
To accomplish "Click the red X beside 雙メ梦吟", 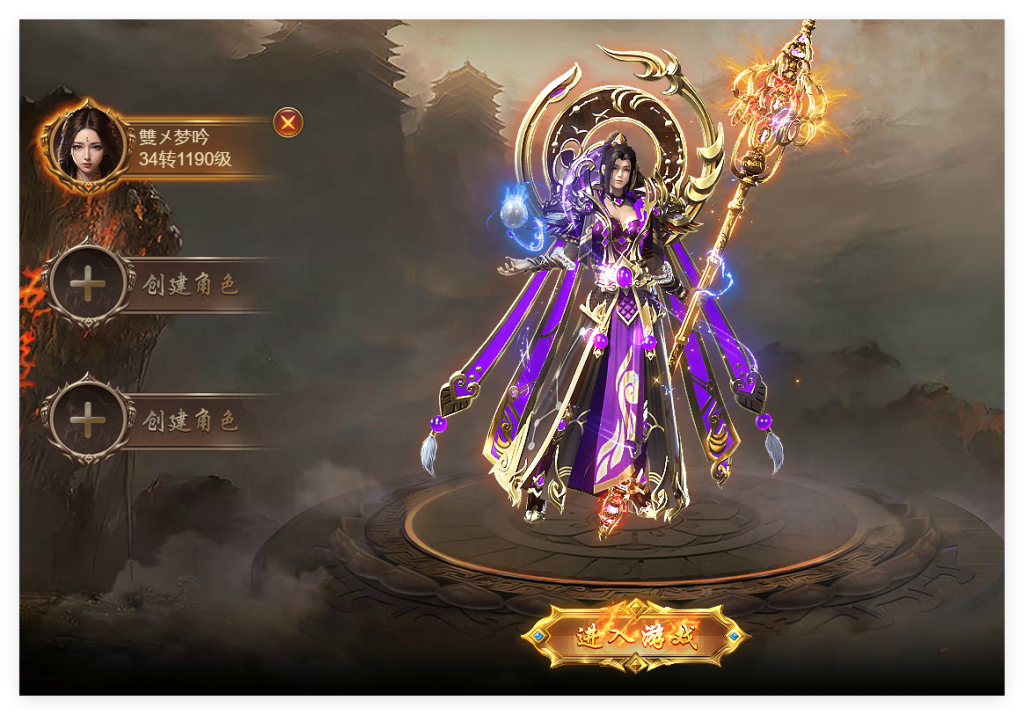I will [288, 123].
